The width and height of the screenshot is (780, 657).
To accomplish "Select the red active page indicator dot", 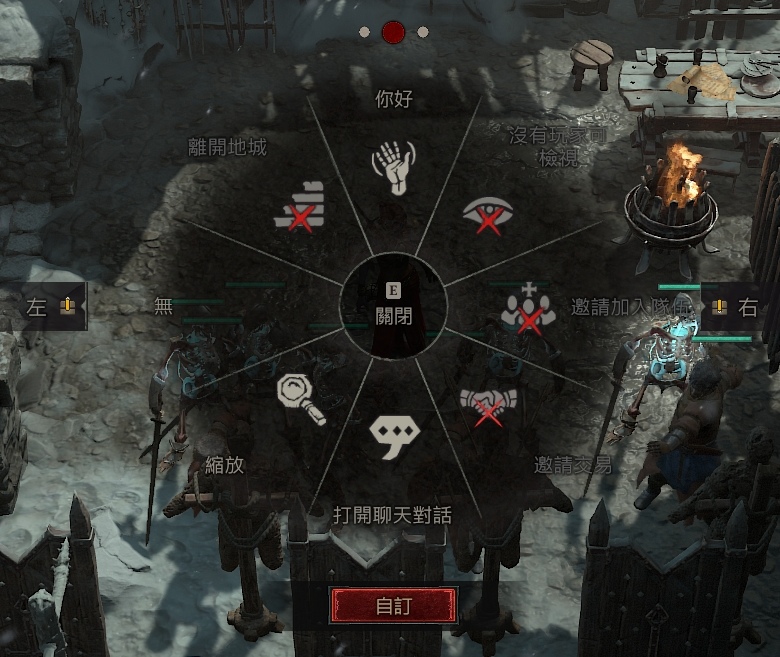I will [x=393, y=32].
